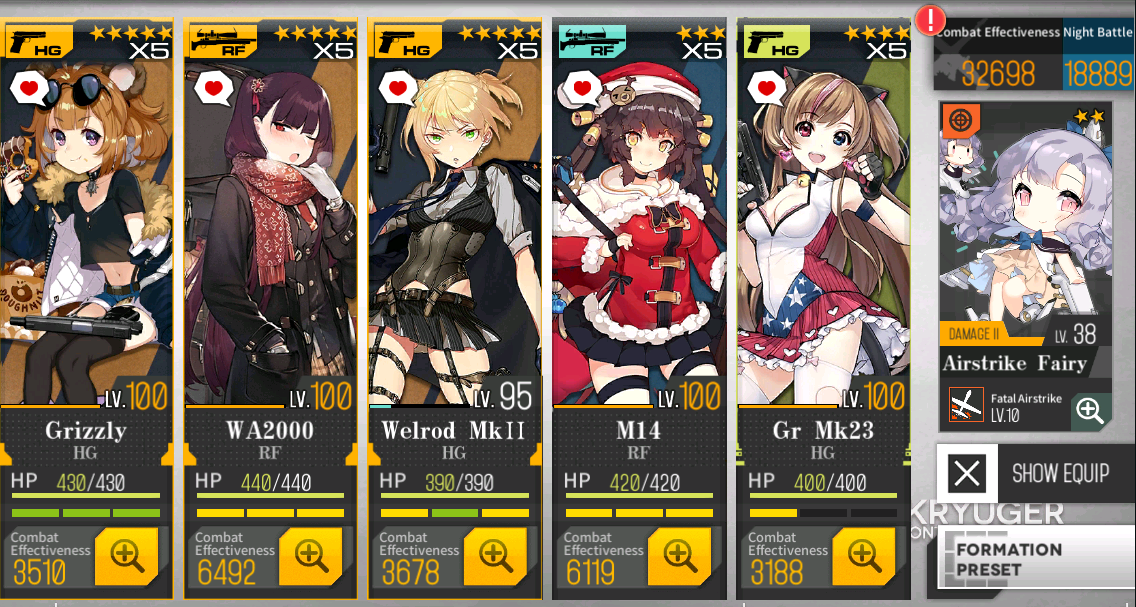Click the red exclamation alert icon
This screenshot has width=1136, height=607.
933,19
